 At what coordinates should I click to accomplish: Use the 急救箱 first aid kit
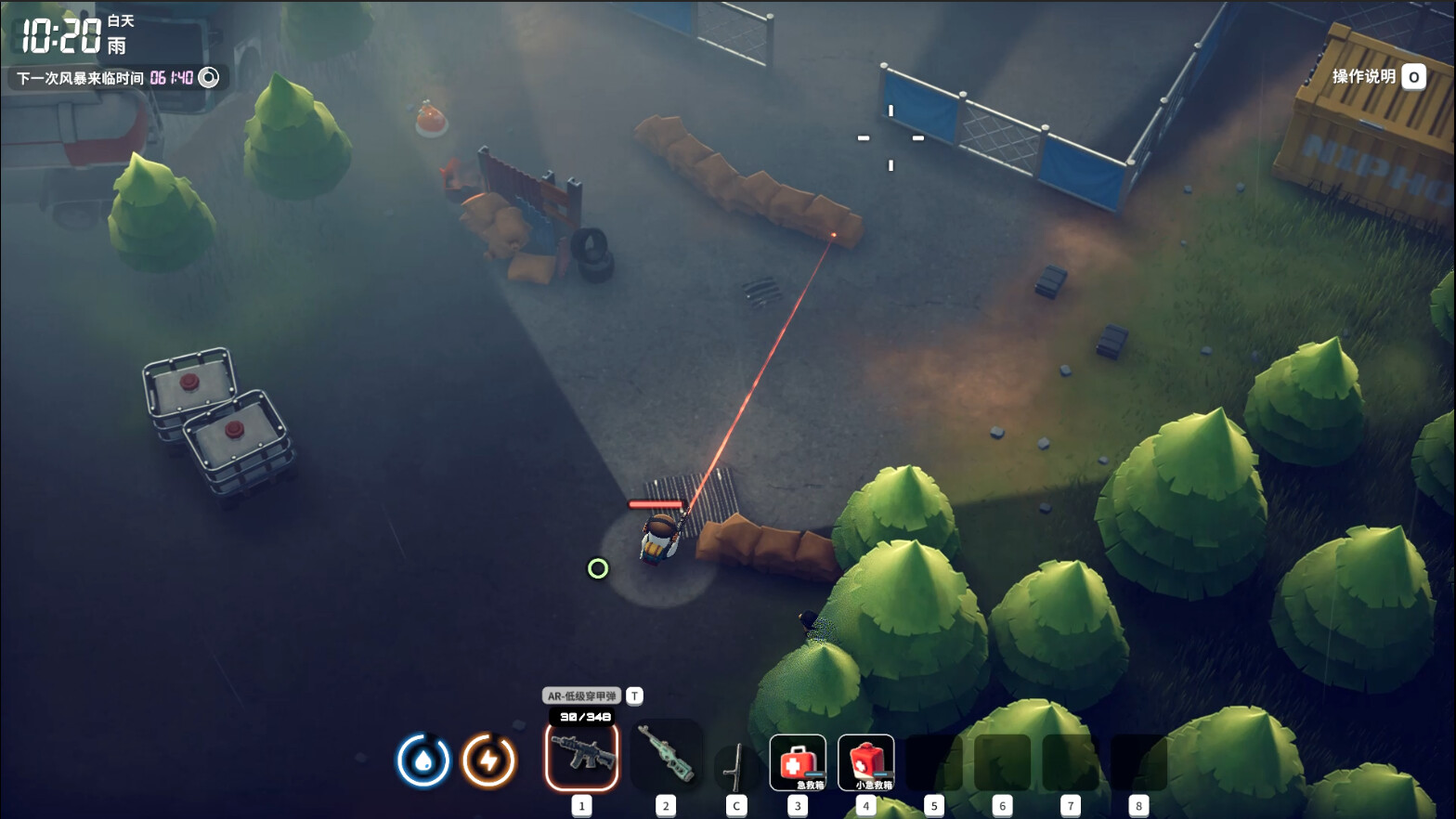(x=798, y=762)
